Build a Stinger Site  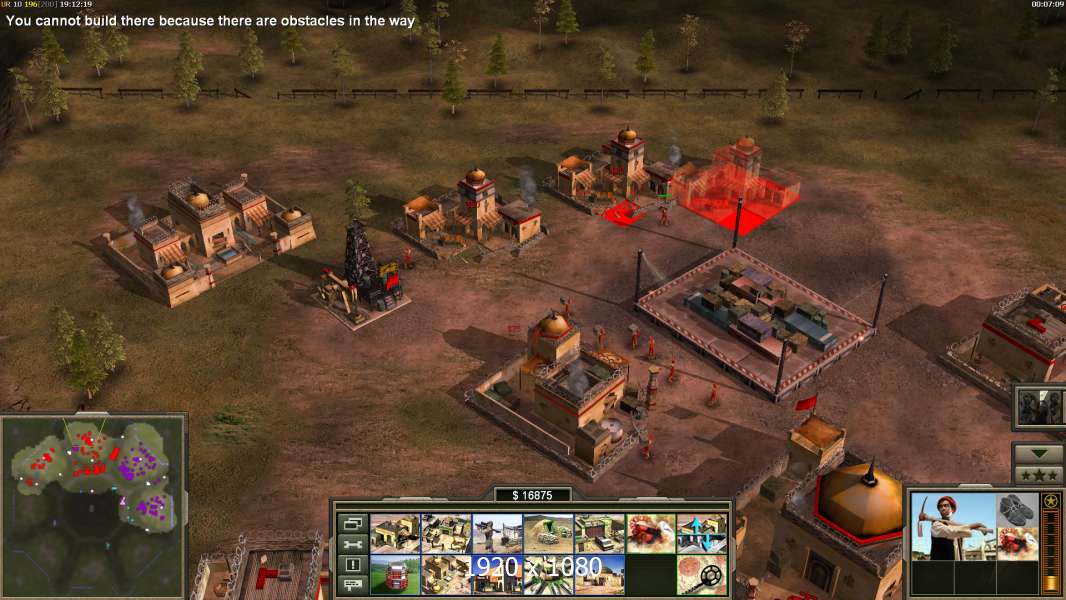click(x=497, y=533)
